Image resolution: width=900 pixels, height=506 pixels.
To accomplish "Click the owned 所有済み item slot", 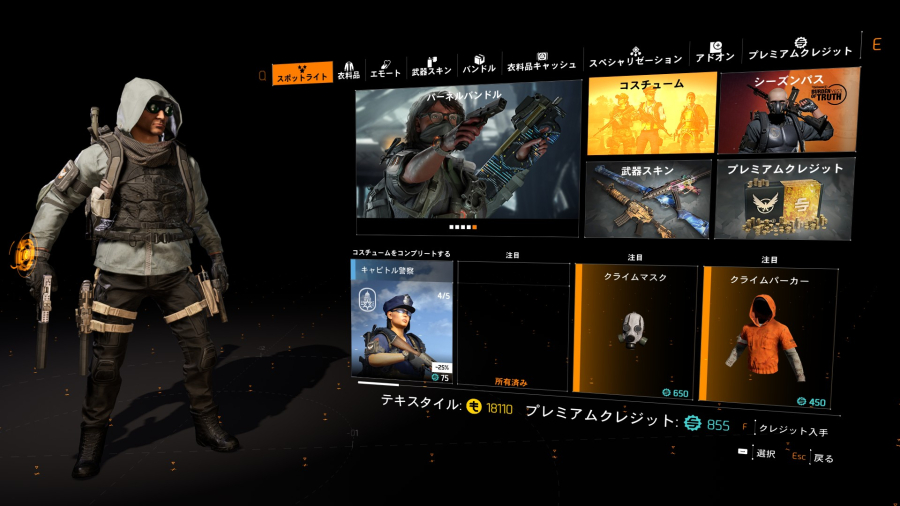I will point(513,327).
